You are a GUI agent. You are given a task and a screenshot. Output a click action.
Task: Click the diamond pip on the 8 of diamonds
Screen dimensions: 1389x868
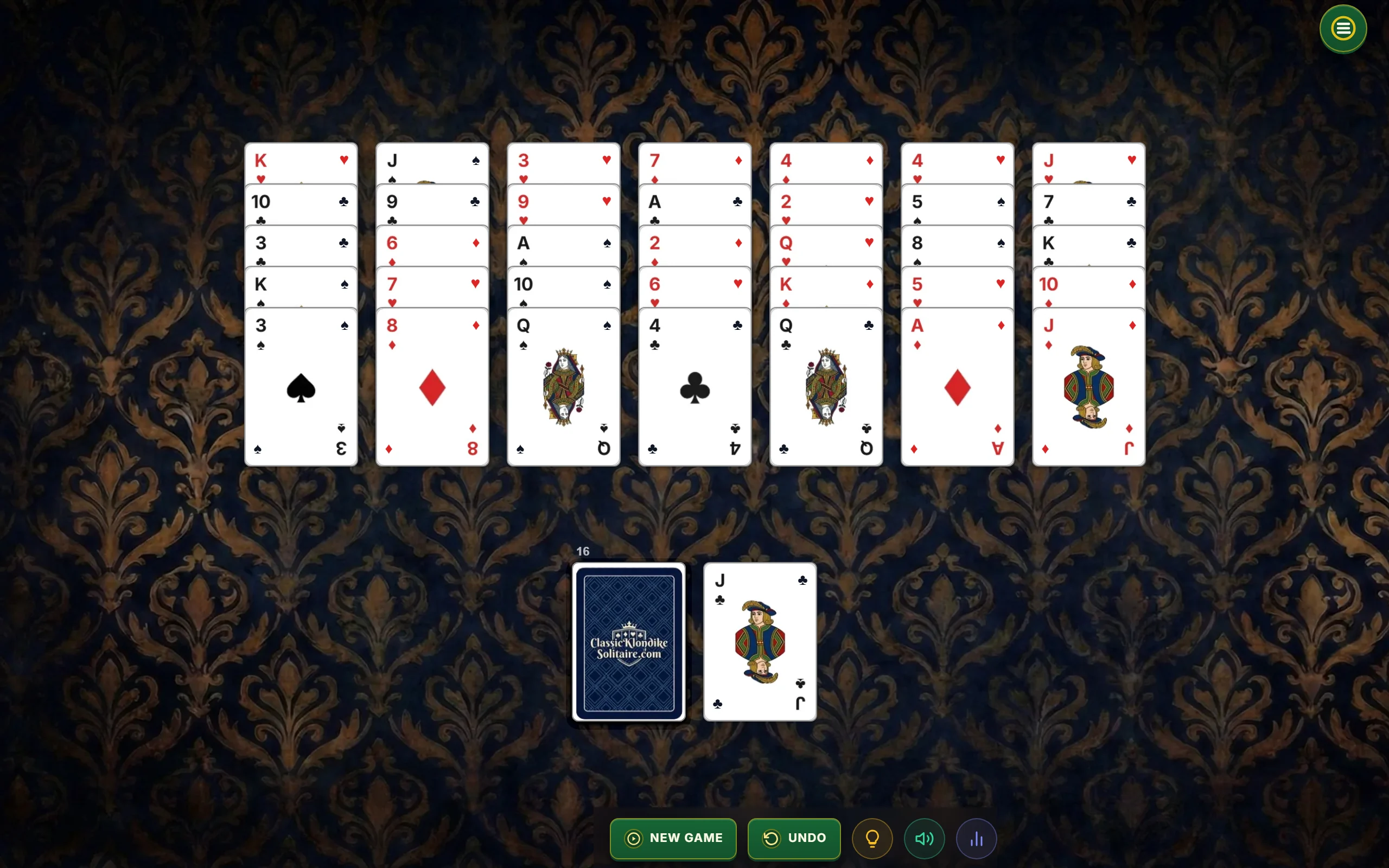click(x=432, y=387)
